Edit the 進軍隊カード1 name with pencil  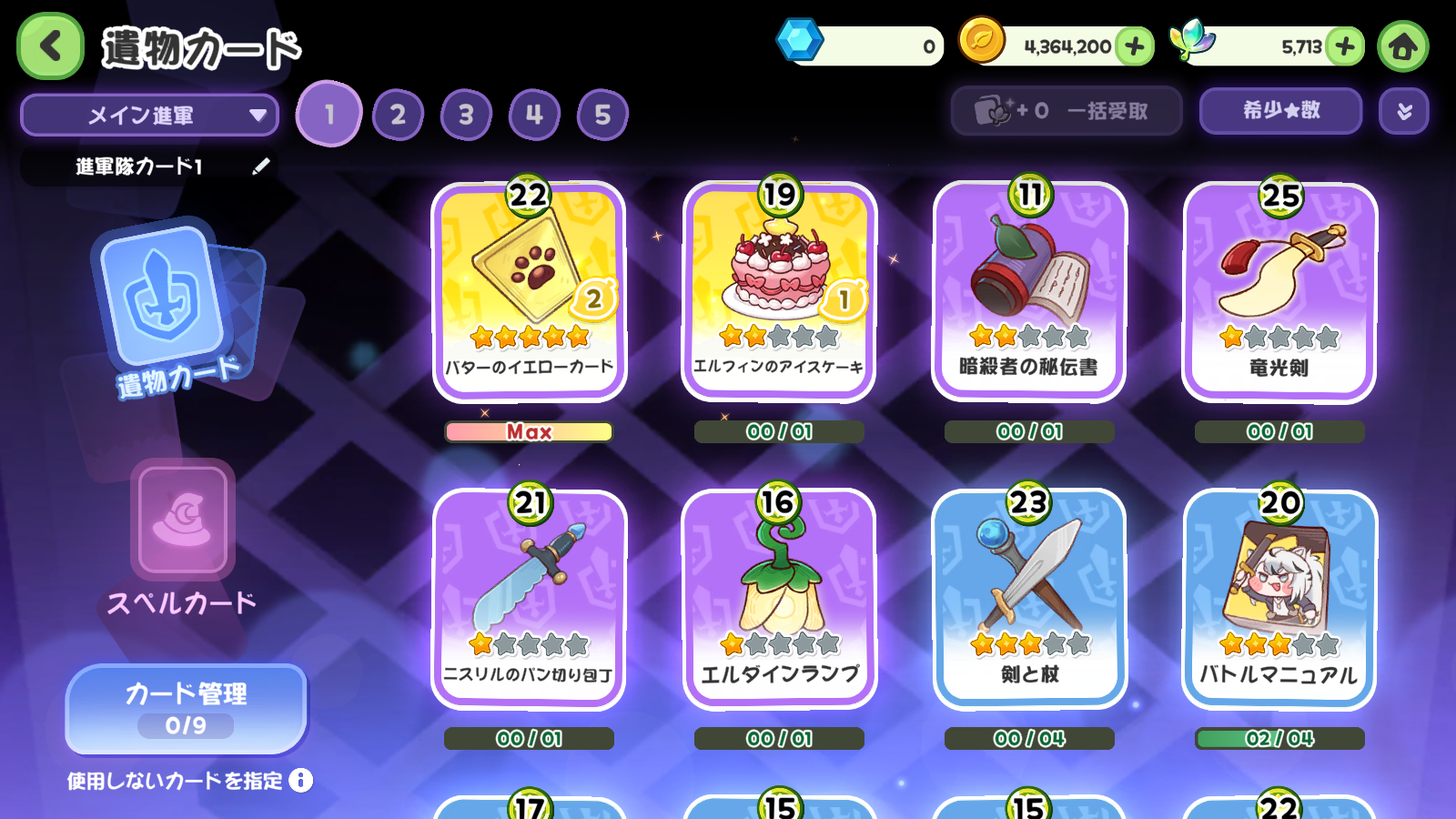pyautogui.click(x=261, y=166)
